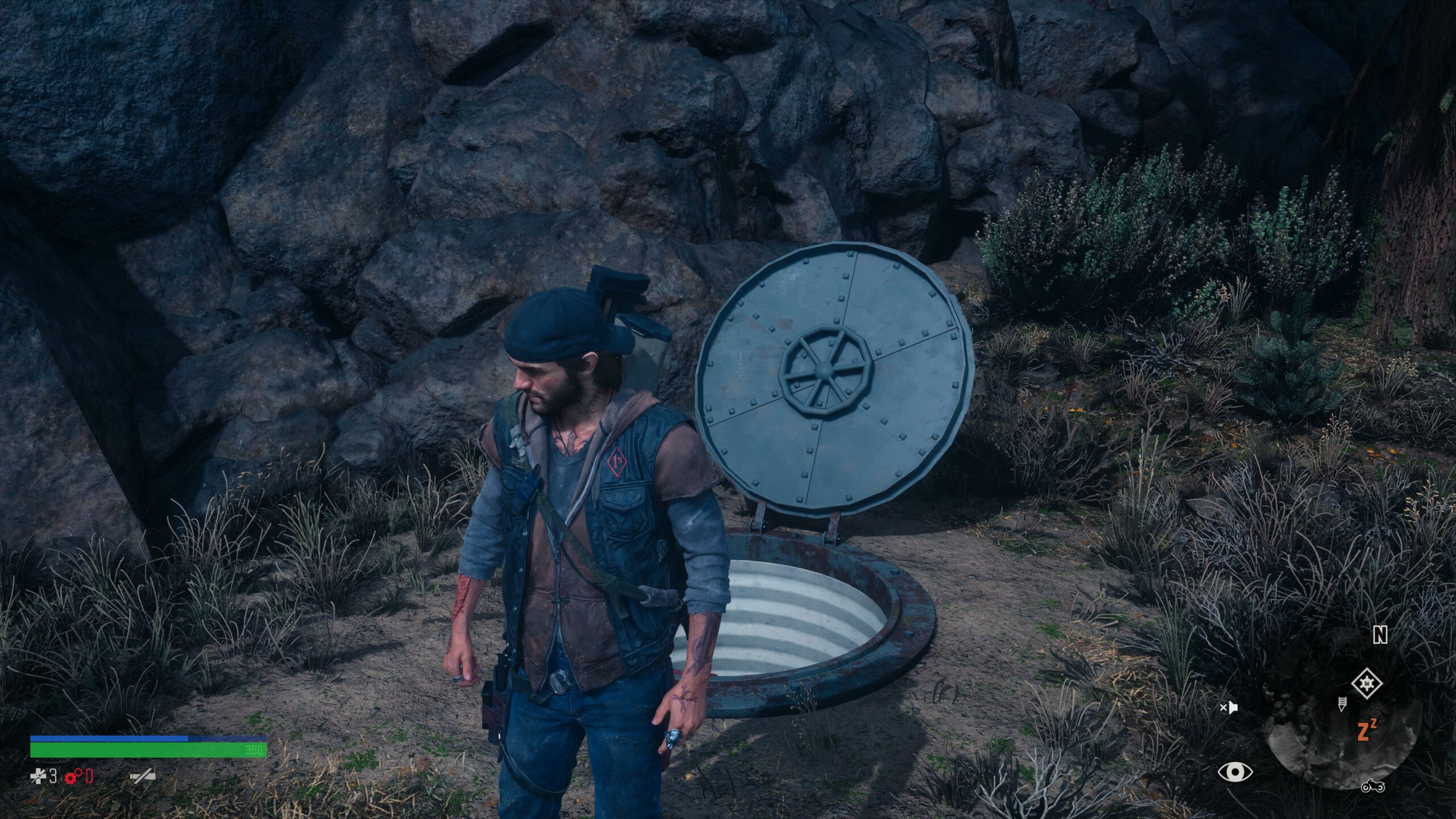The image size is (1456, 819).
Task: Click the diamond gear marker on minimap
Action: coord(1366,683)
